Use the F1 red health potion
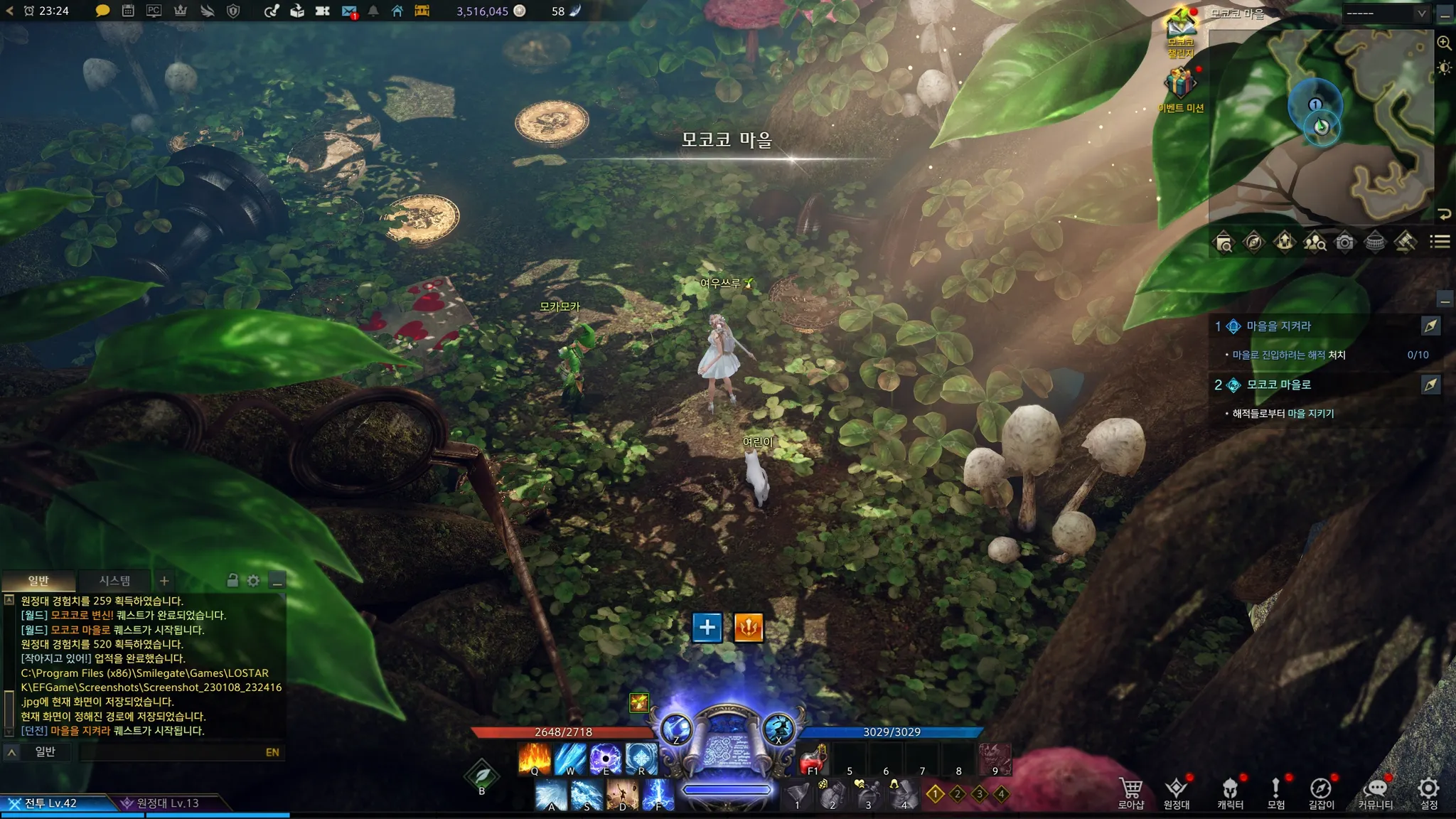The image size is (1456, 819). coord(814,760)
